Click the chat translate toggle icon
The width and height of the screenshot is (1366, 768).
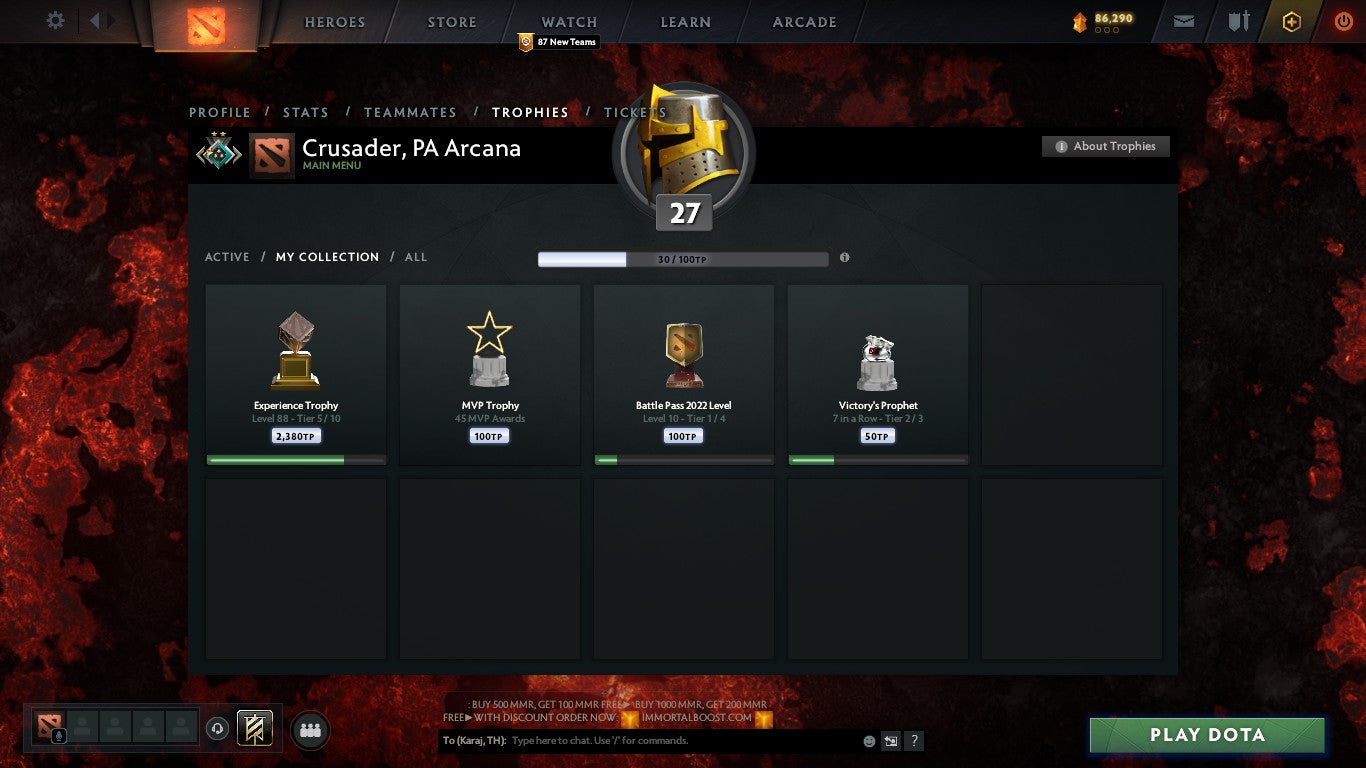890,740
